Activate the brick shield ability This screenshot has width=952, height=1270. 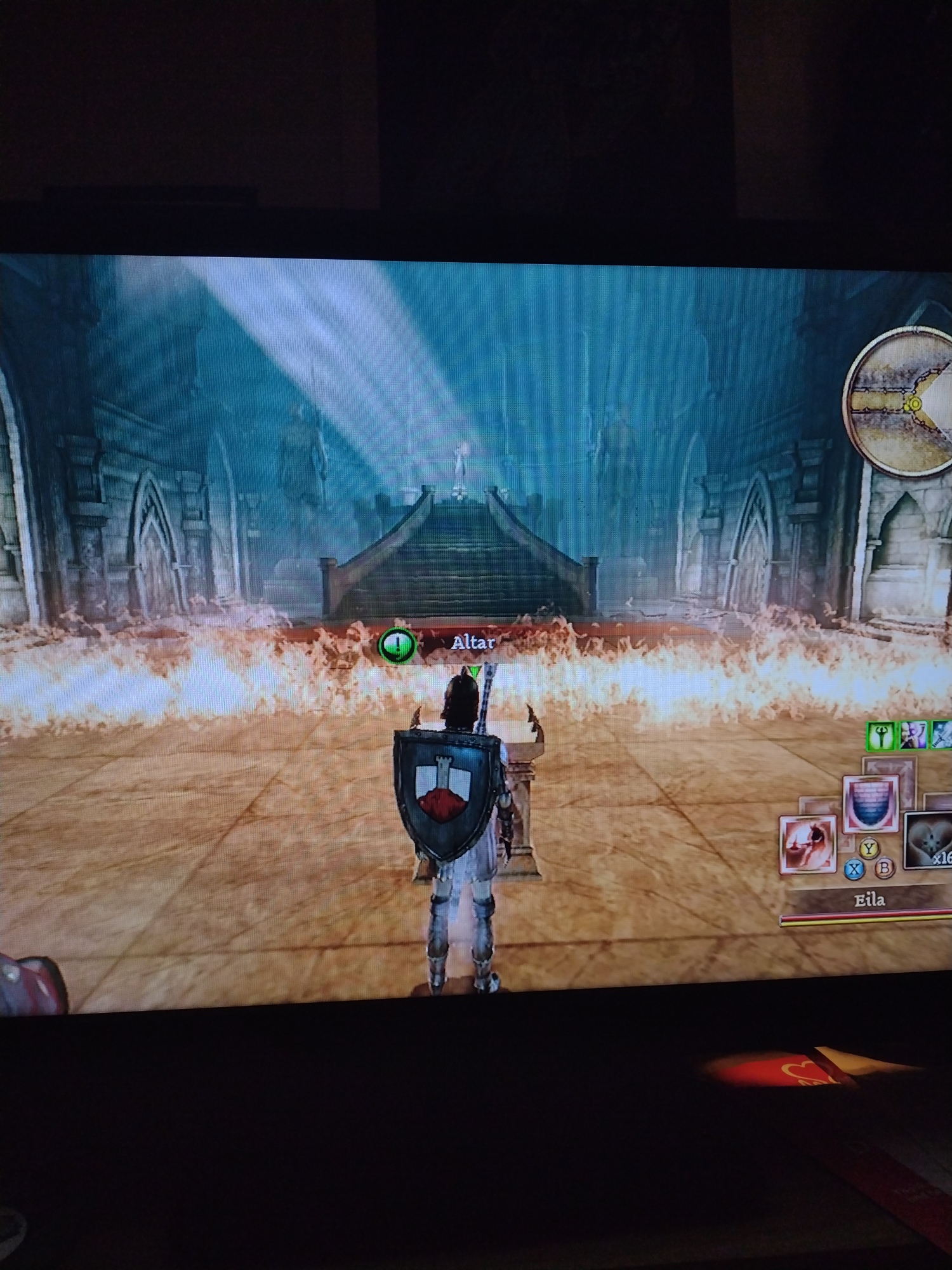click(871, 803)
